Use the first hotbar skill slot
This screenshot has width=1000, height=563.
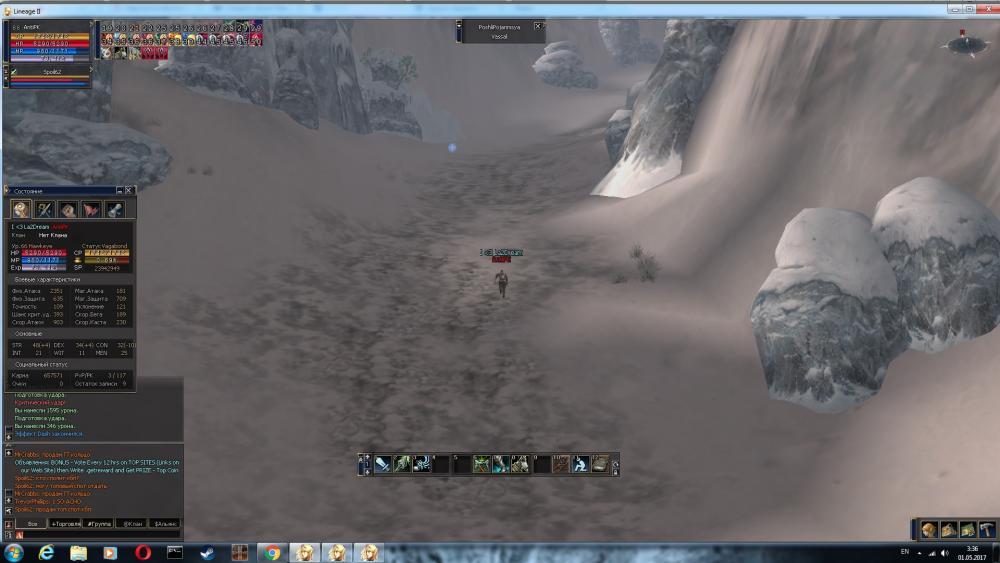click(x=382, y=464)
